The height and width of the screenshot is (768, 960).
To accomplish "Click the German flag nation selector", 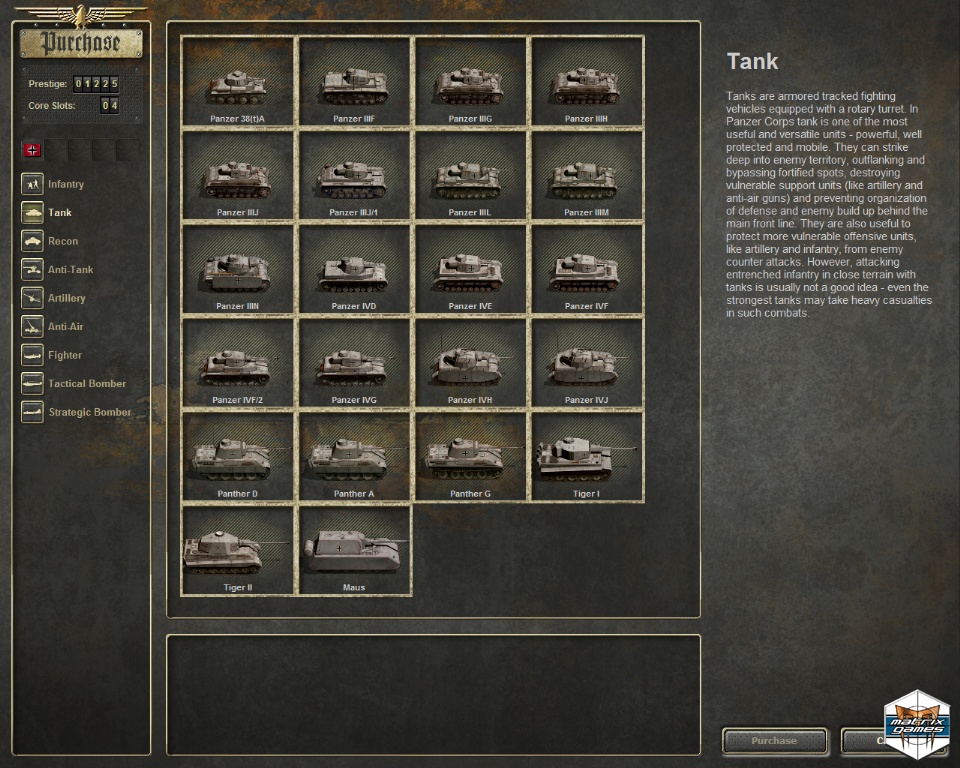I will [33, 150].
